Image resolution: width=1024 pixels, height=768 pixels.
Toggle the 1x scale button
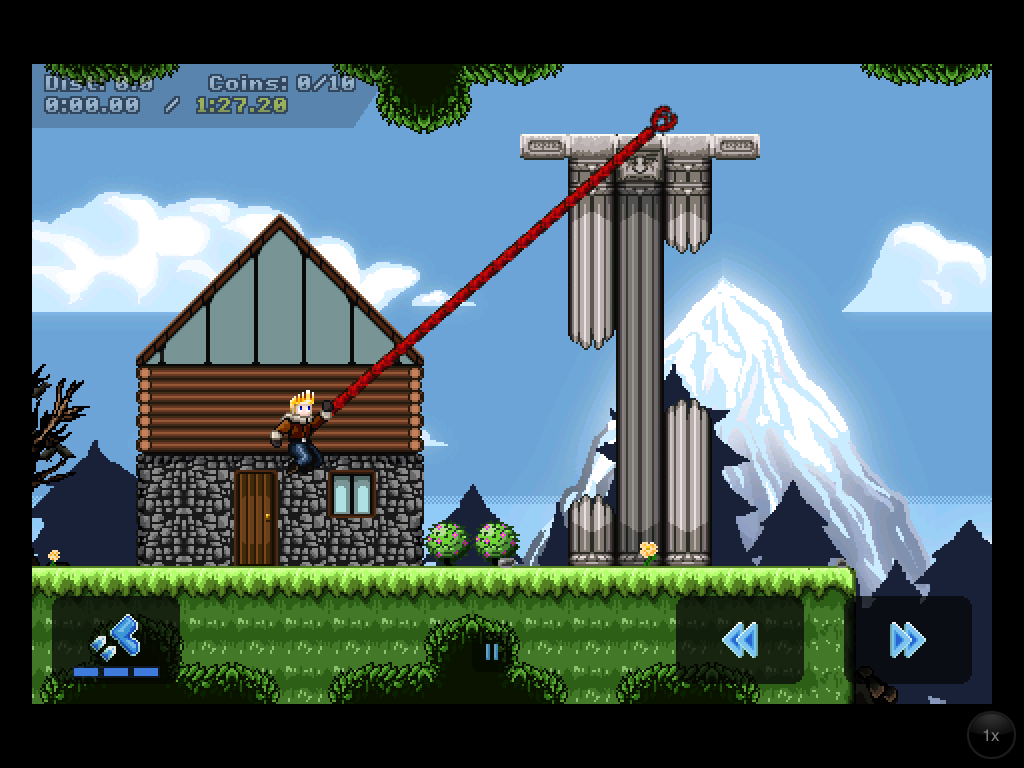pos(990,735)
